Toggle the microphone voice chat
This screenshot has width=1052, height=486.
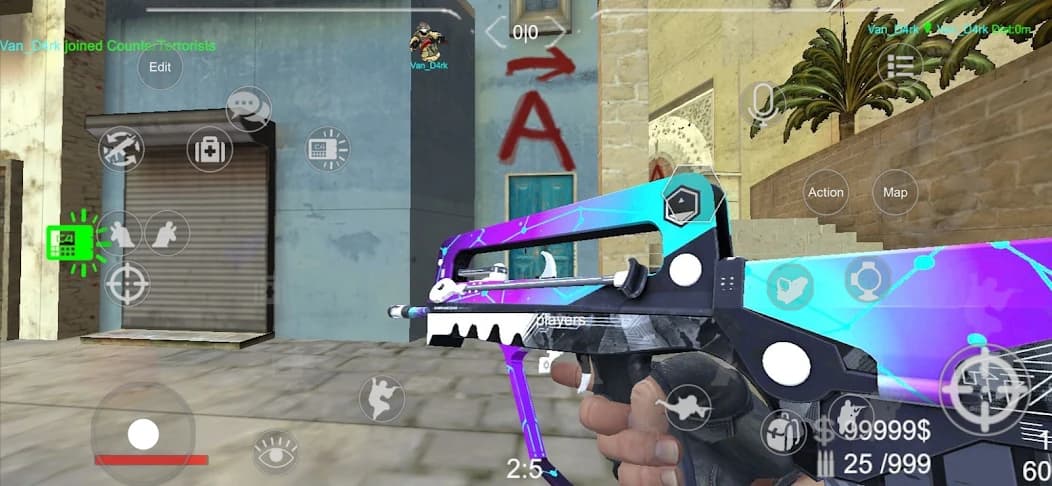point(764,105)
